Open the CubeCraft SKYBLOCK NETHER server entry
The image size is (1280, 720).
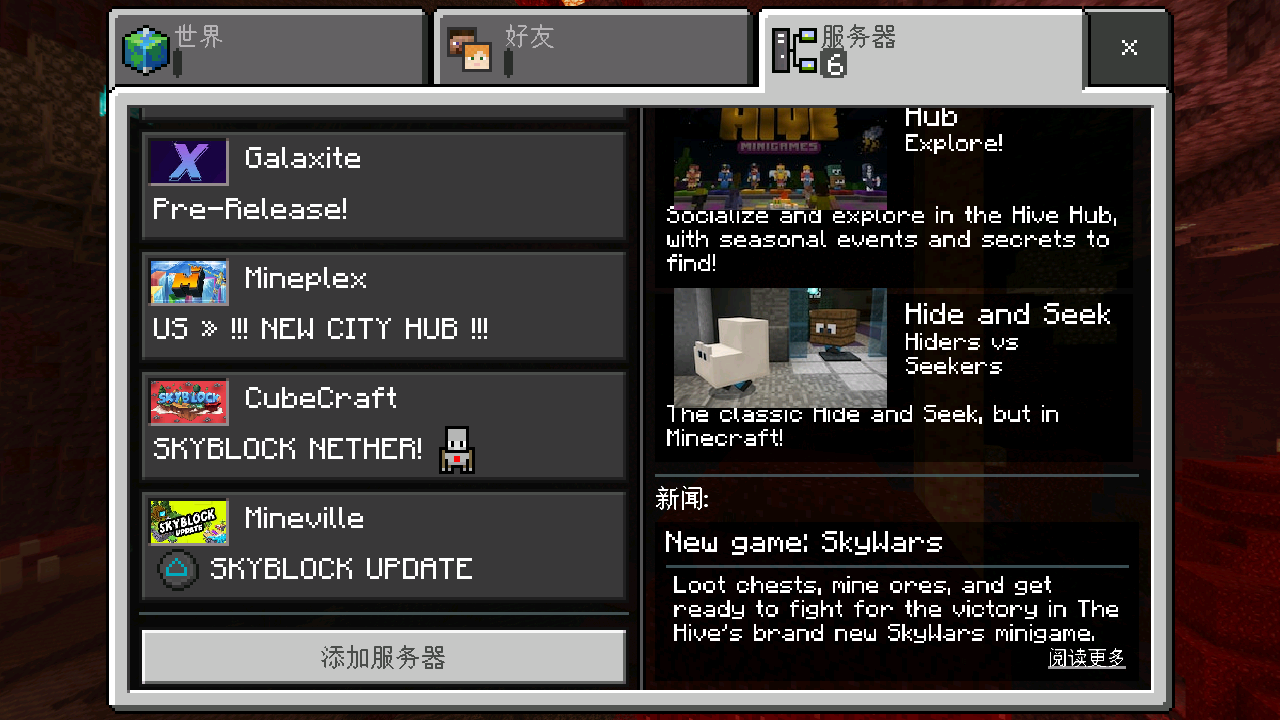click(x=383, y=425)
